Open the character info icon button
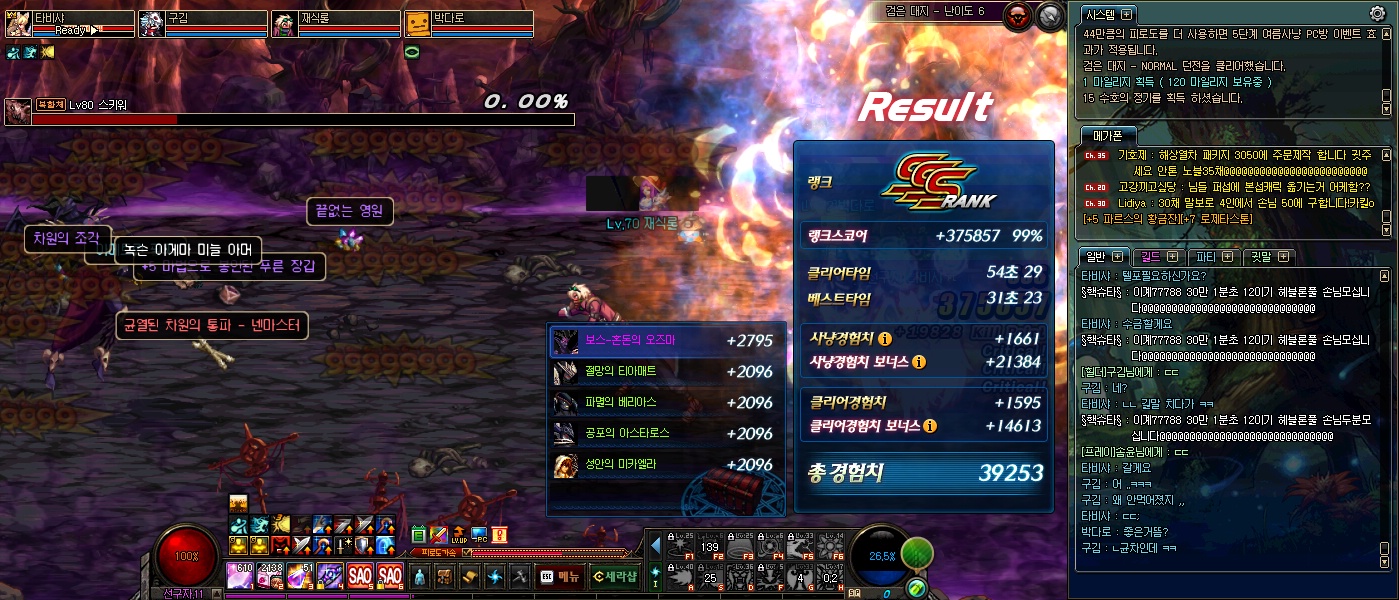This screenshot has width=1399, height=600. (420, 577)
